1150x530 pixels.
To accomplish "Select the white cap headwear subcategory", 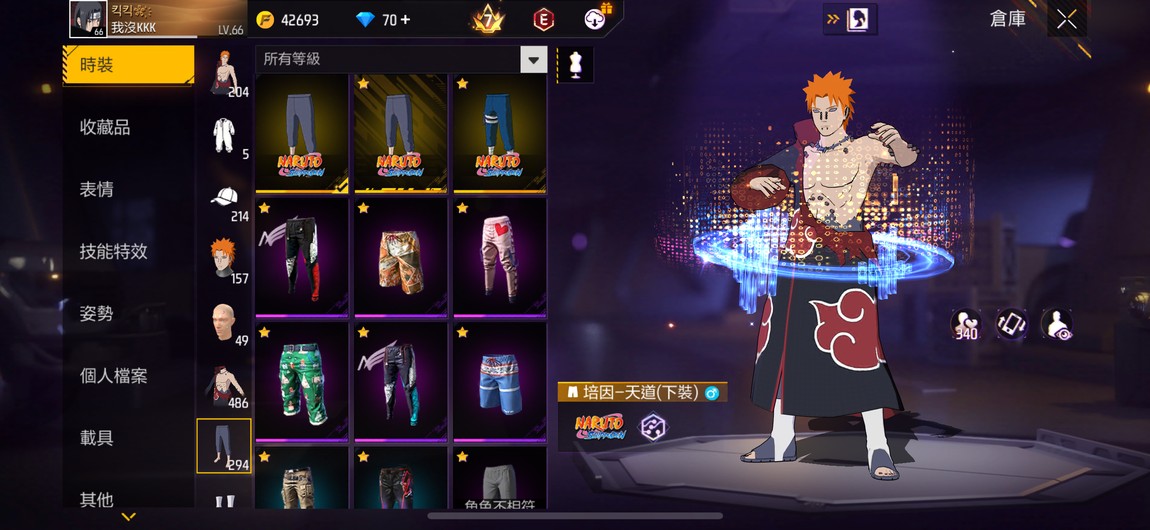I will [x=224, y=197].
